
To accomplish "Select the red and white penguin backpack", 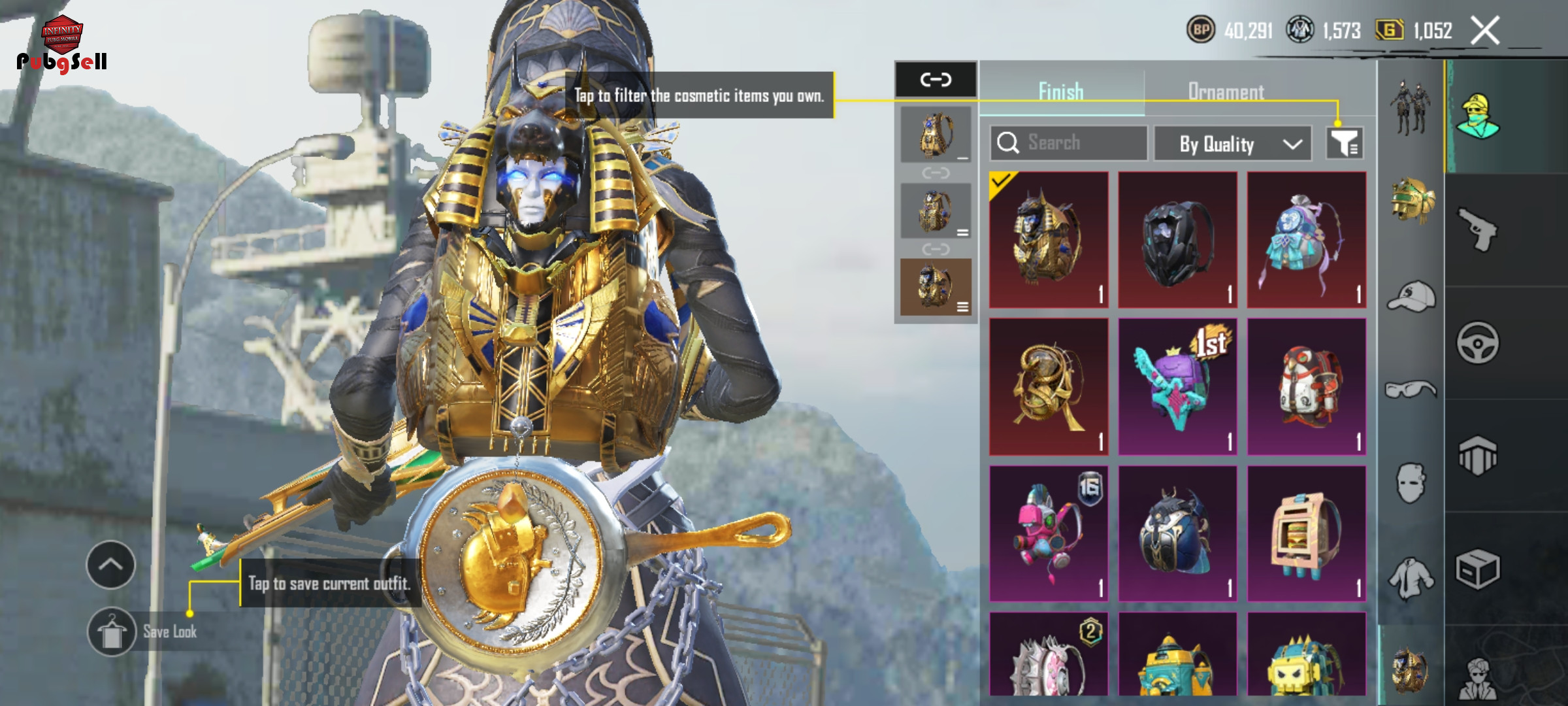I will coord(1306,387).
